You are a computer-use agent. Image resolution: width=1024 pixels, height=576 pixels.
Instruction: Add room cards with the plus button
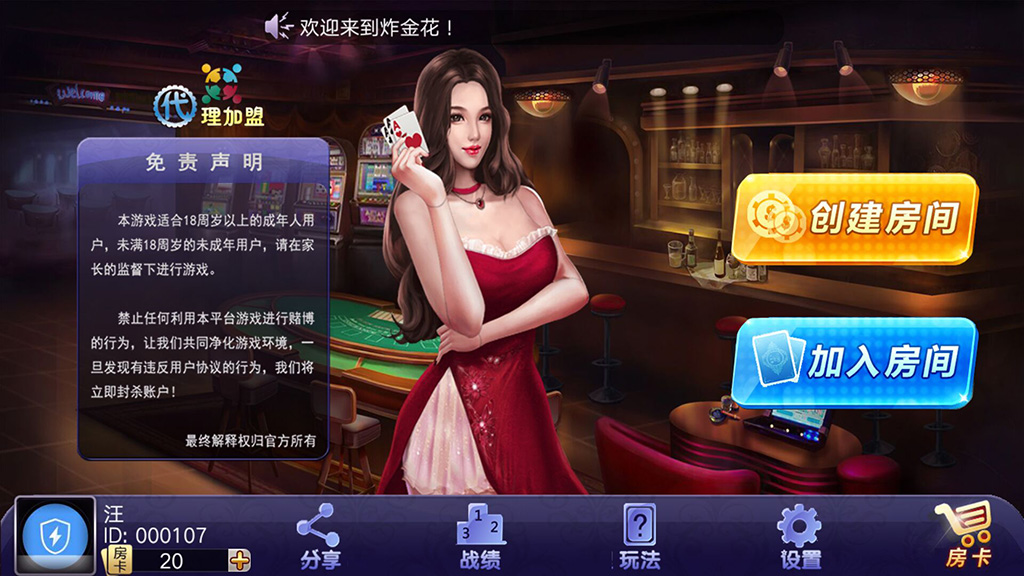point(240,560)
